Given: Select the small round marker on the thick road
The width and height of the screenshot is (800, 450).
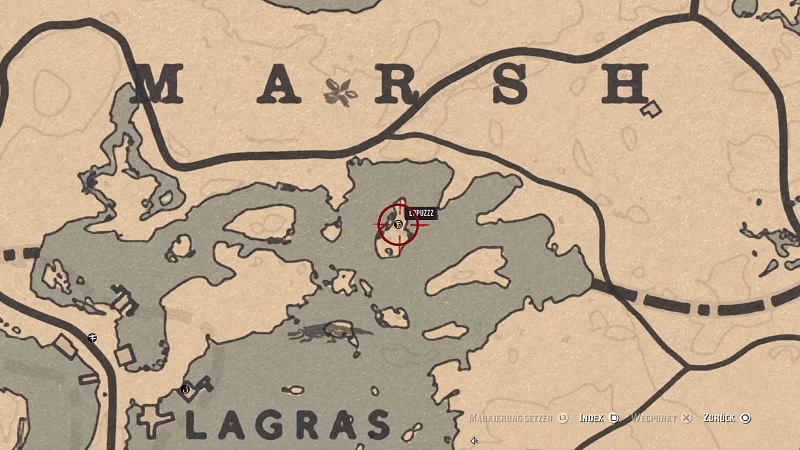Looking at the screenshot, I should [92, 337].
